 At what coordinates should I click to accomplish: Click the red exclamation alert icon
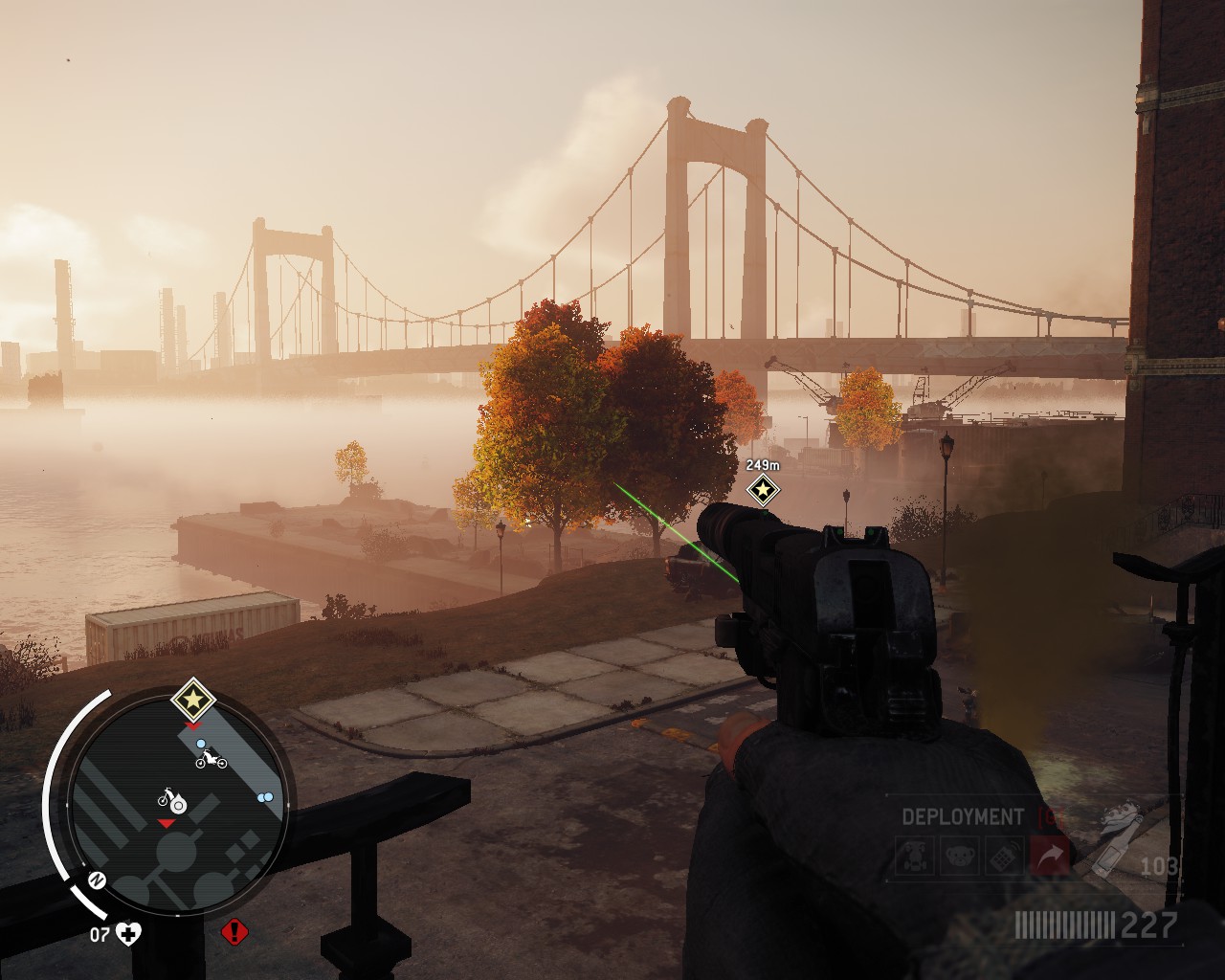pyautogui.click(x=233, y=931)
